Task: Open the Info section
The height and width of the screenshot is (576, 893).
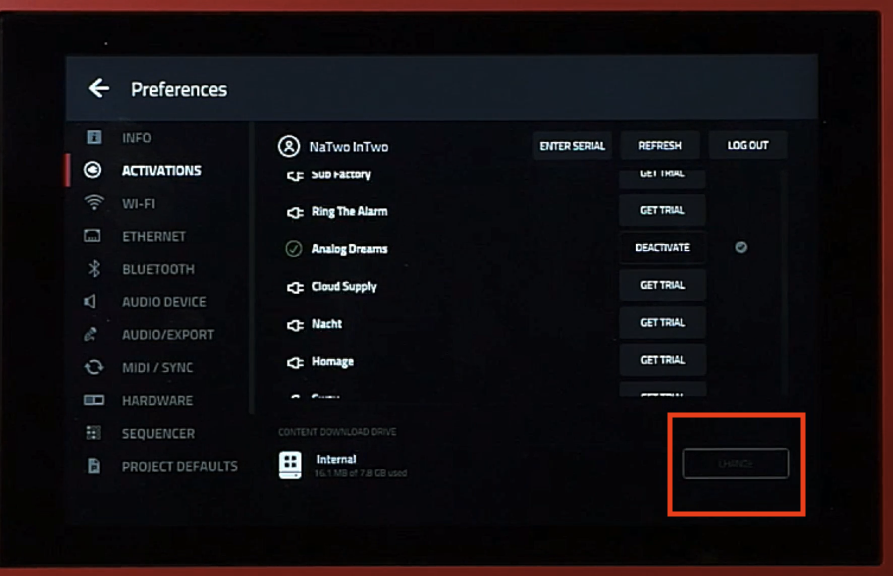Action: coord(136,138)
